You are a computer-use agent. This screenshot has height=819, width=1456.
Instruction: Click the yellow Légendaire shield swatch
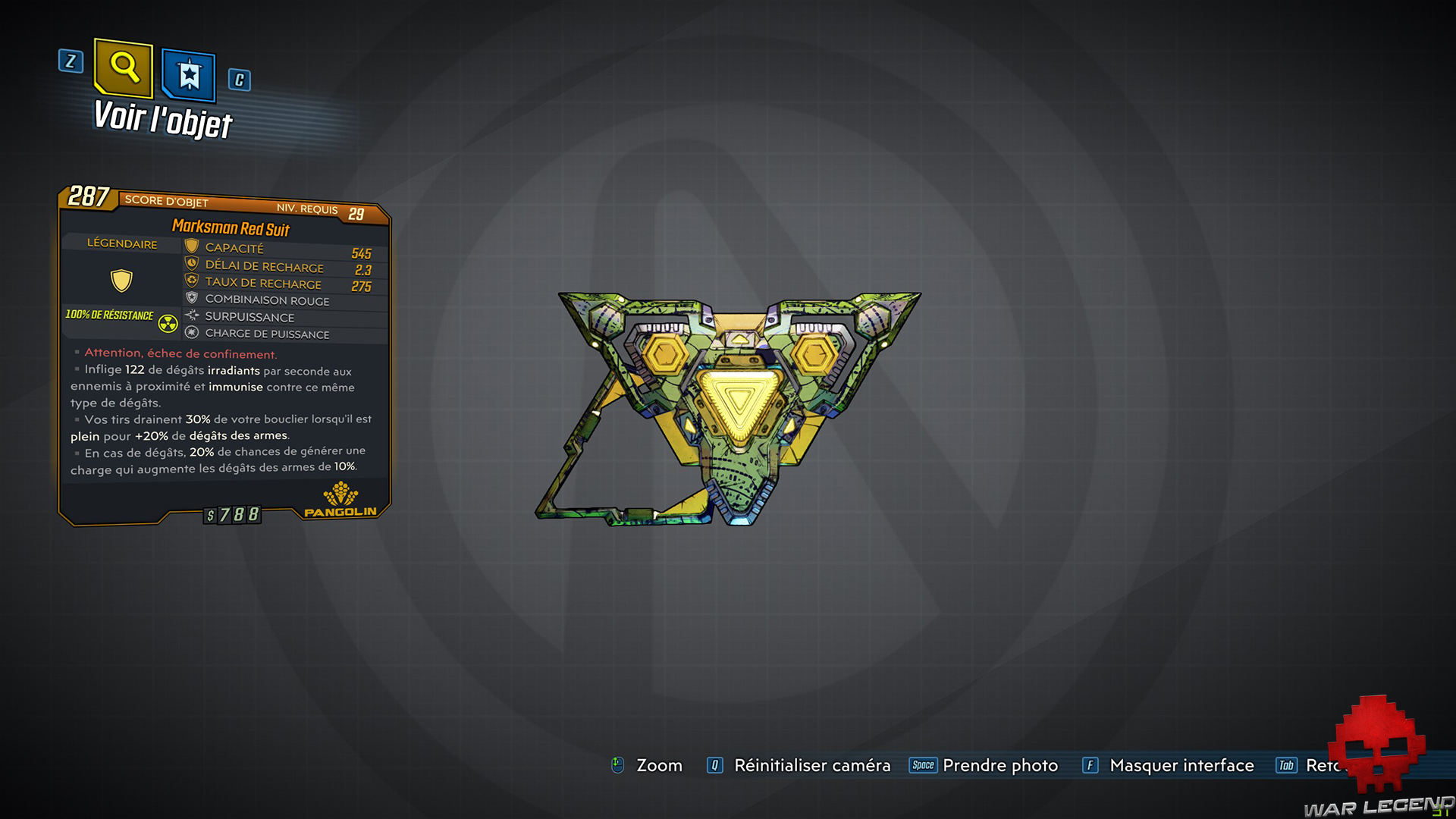point(121,280)
